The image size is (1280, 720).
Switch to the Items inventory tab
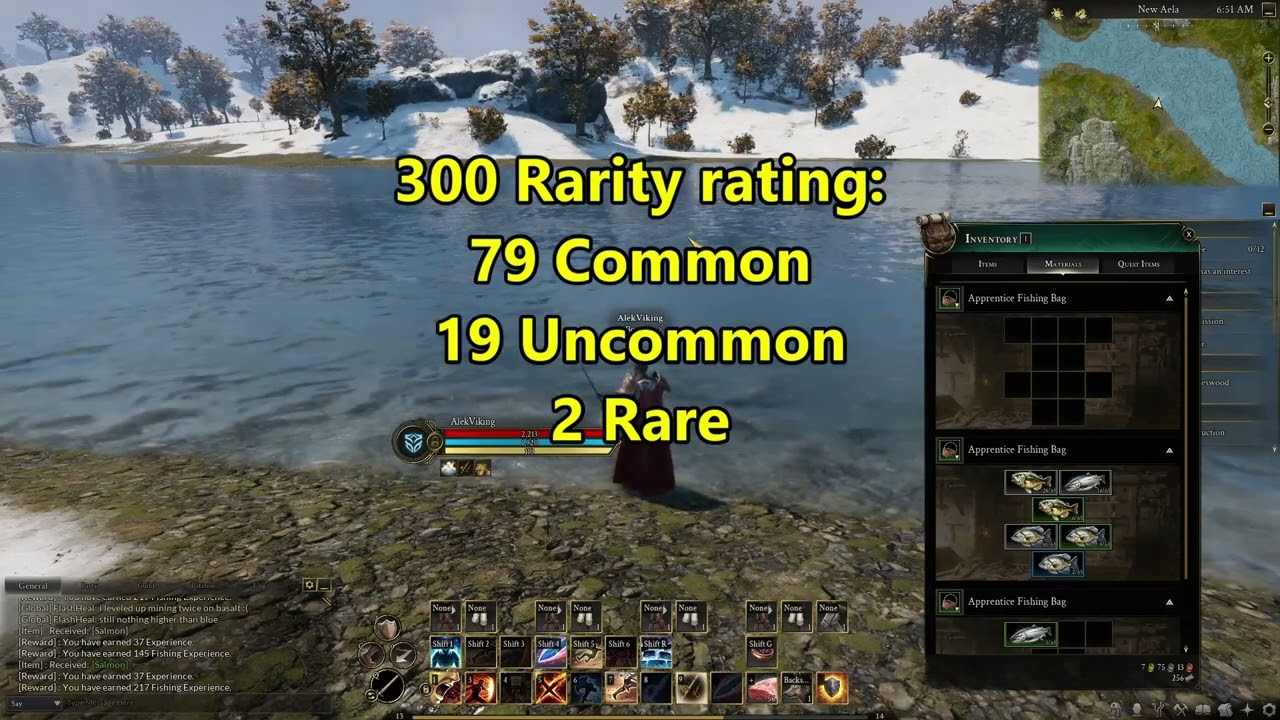(986, 264)
